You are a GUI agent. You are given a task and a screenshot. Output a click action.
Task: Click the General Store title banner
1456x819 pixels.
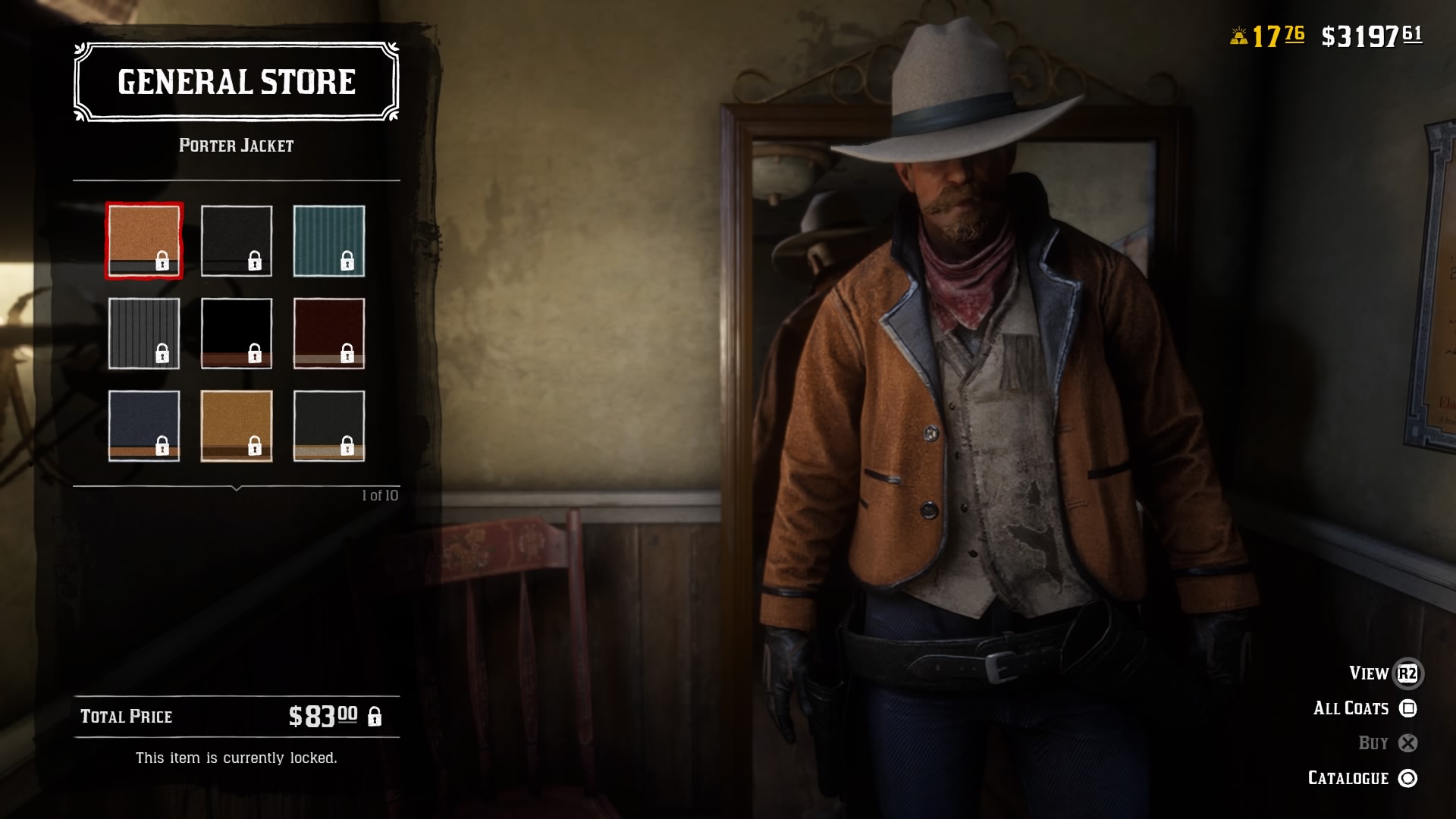(x=236, y=82)
